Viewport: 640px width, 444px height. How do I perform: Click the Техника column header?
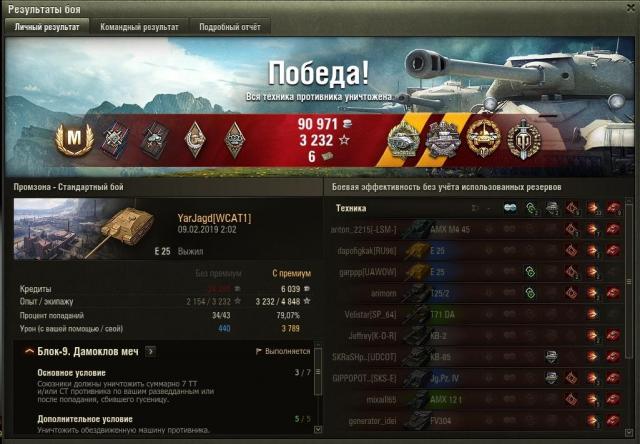tap(351, 207)
